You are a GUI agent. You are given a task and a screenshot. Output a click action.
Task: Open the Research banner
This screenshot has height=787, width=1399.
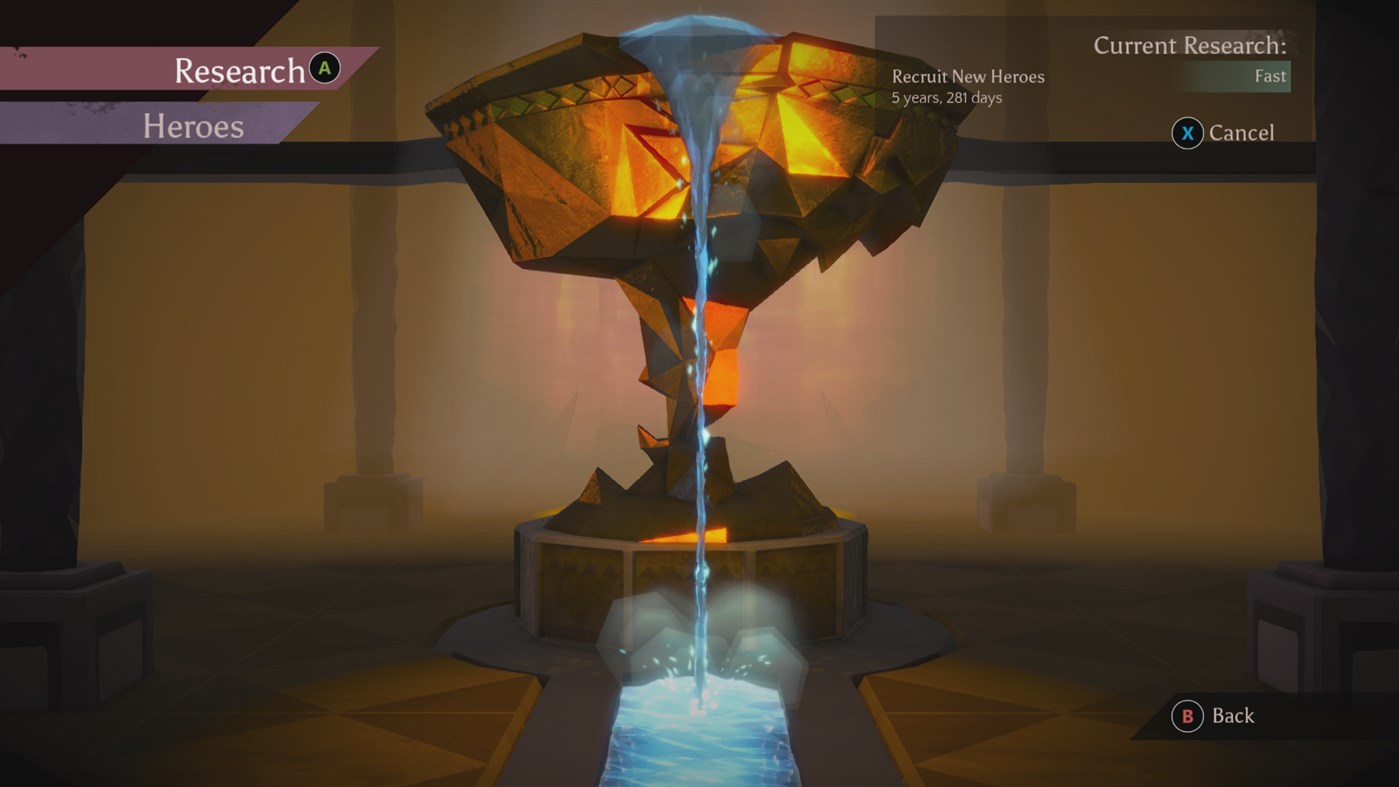[x=240, y=70]
